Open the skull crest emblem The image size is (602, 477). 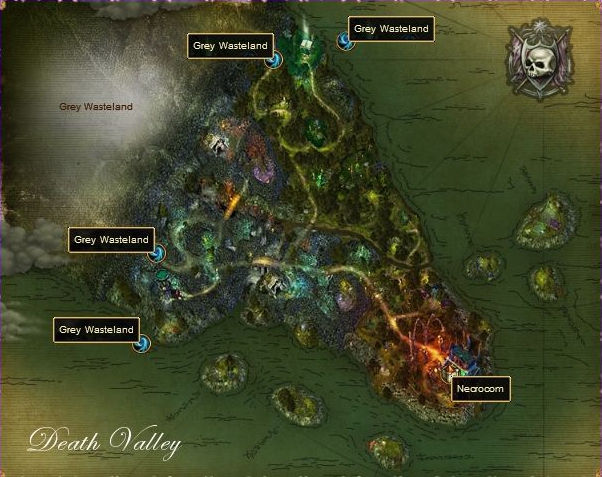click(540, 59)
